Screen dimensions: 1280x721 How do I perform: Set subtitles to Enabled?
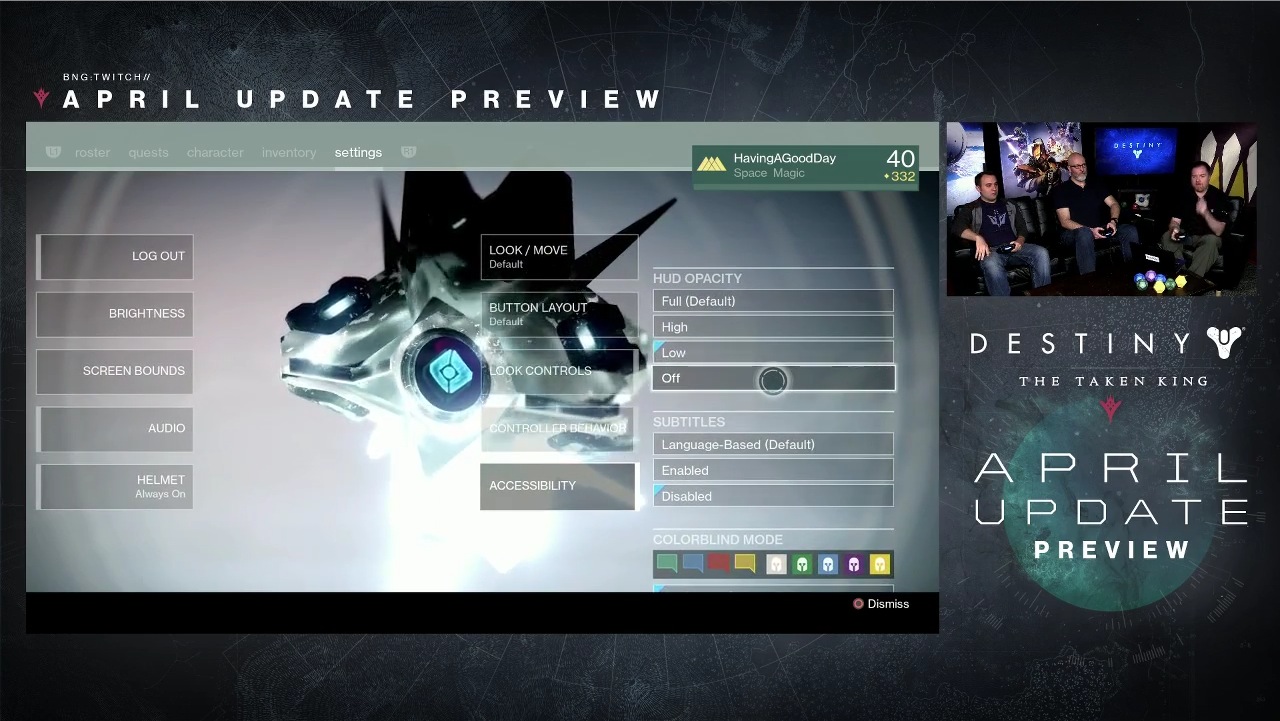pos(773,470)
